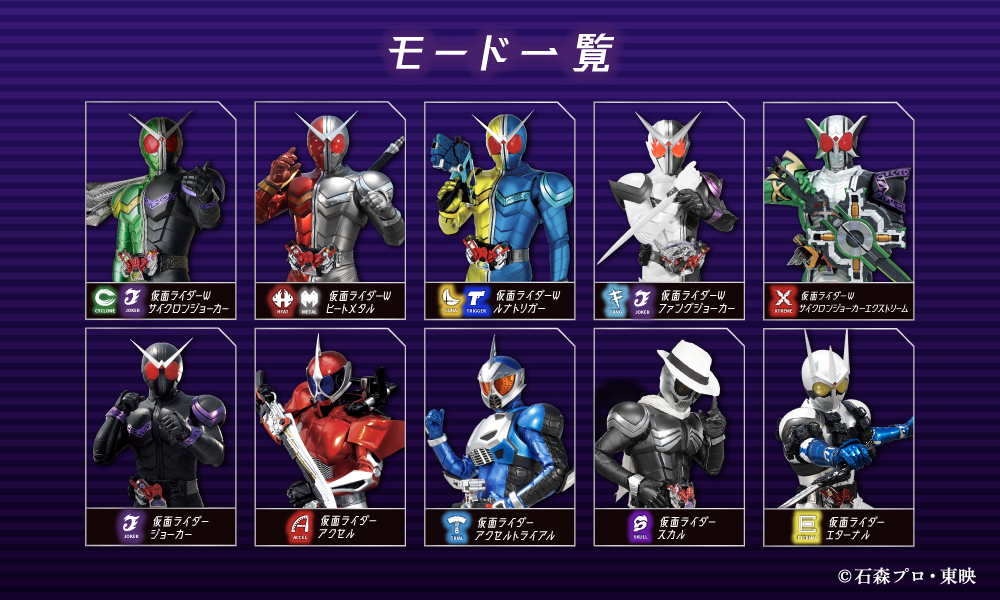Select the Cyclone Joker mode card

tap(161, 210)
